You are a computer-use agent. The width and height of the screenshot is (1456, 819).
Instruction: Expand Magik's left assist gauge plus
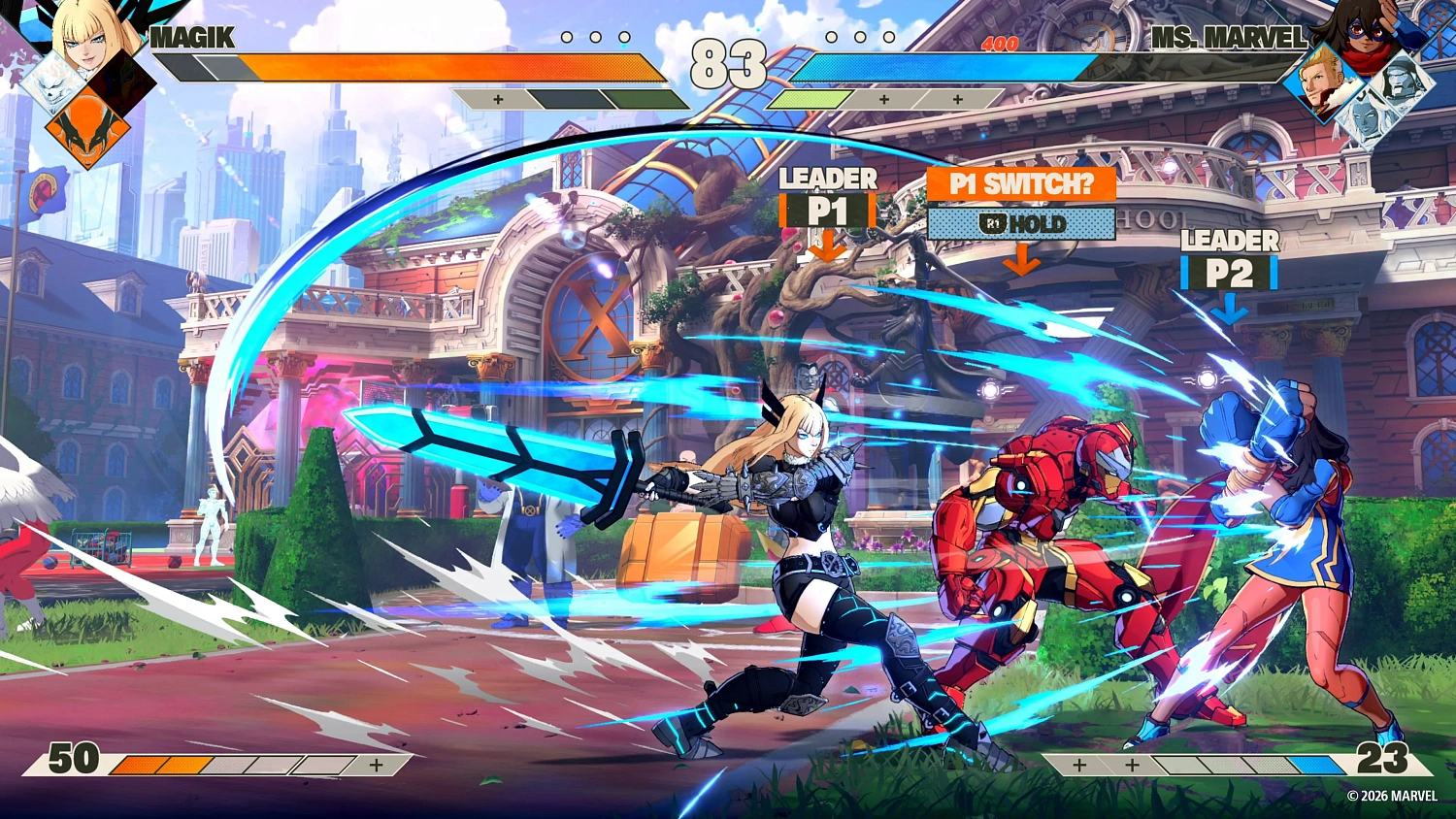click(499, 98)
